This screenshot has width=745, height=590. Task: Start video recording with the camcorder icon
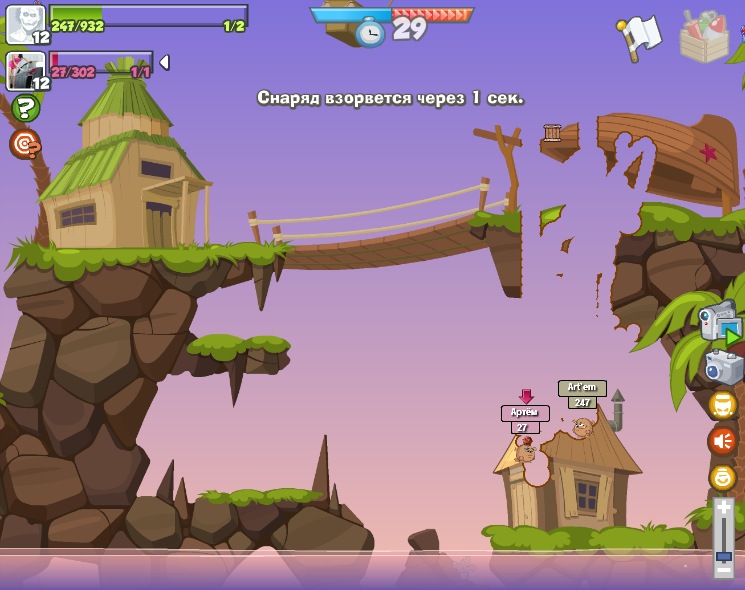[720, 321]
